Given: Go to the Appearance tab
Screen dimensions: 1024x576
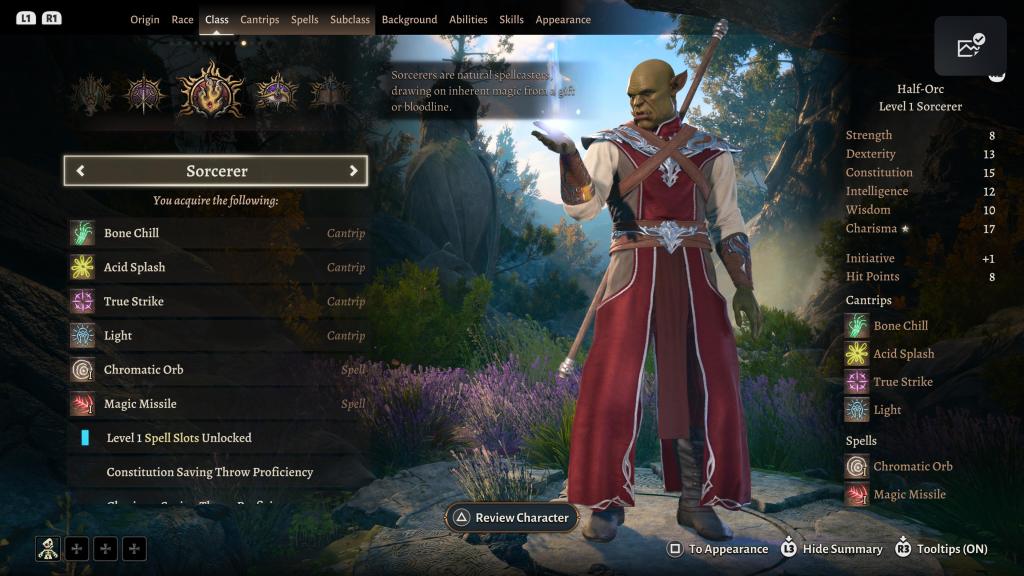Looking at the screenshot, I should click(563, 20).
